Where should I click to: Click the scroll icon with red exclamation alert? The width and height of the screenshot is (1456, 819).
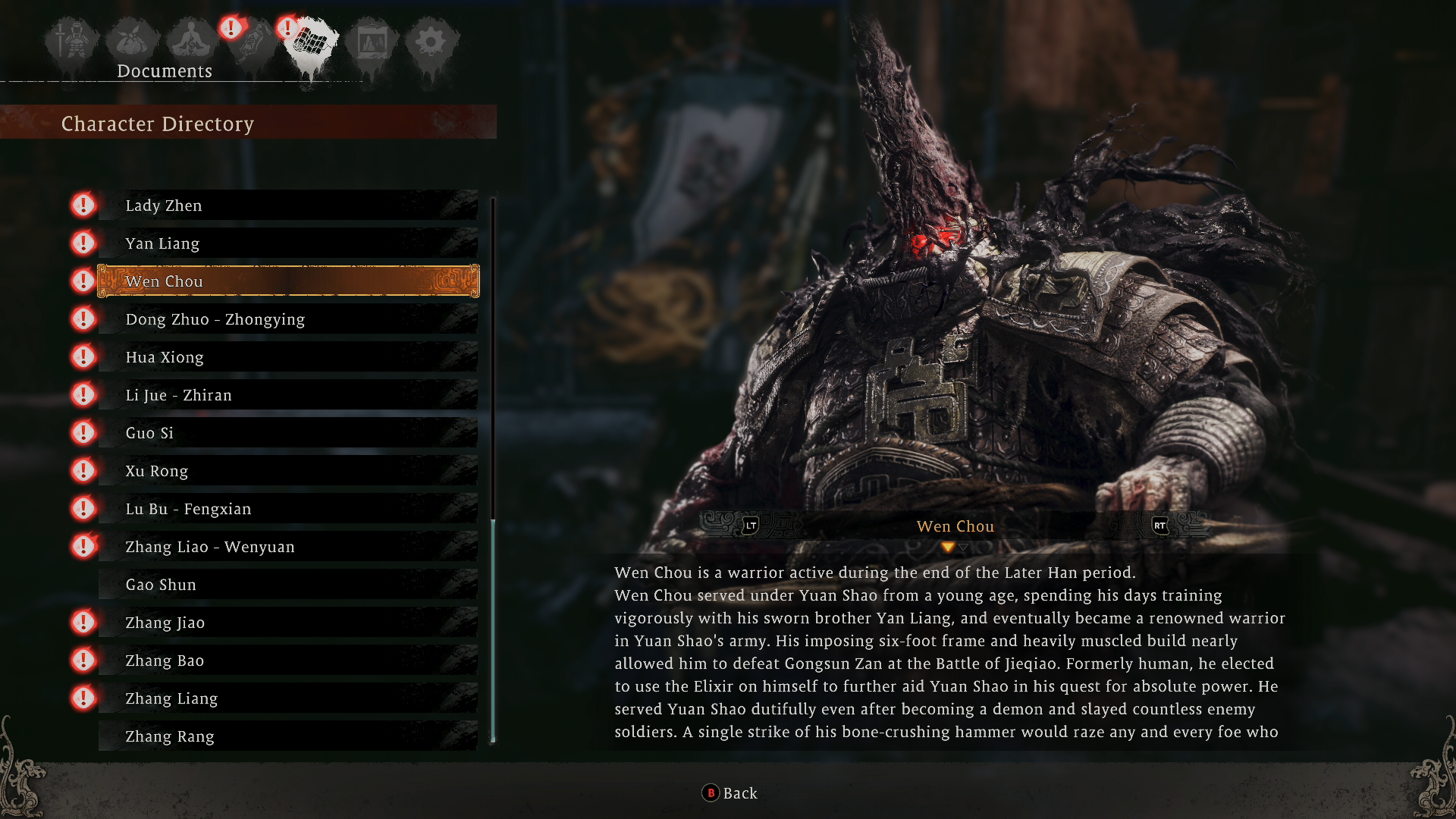(250, 42)
